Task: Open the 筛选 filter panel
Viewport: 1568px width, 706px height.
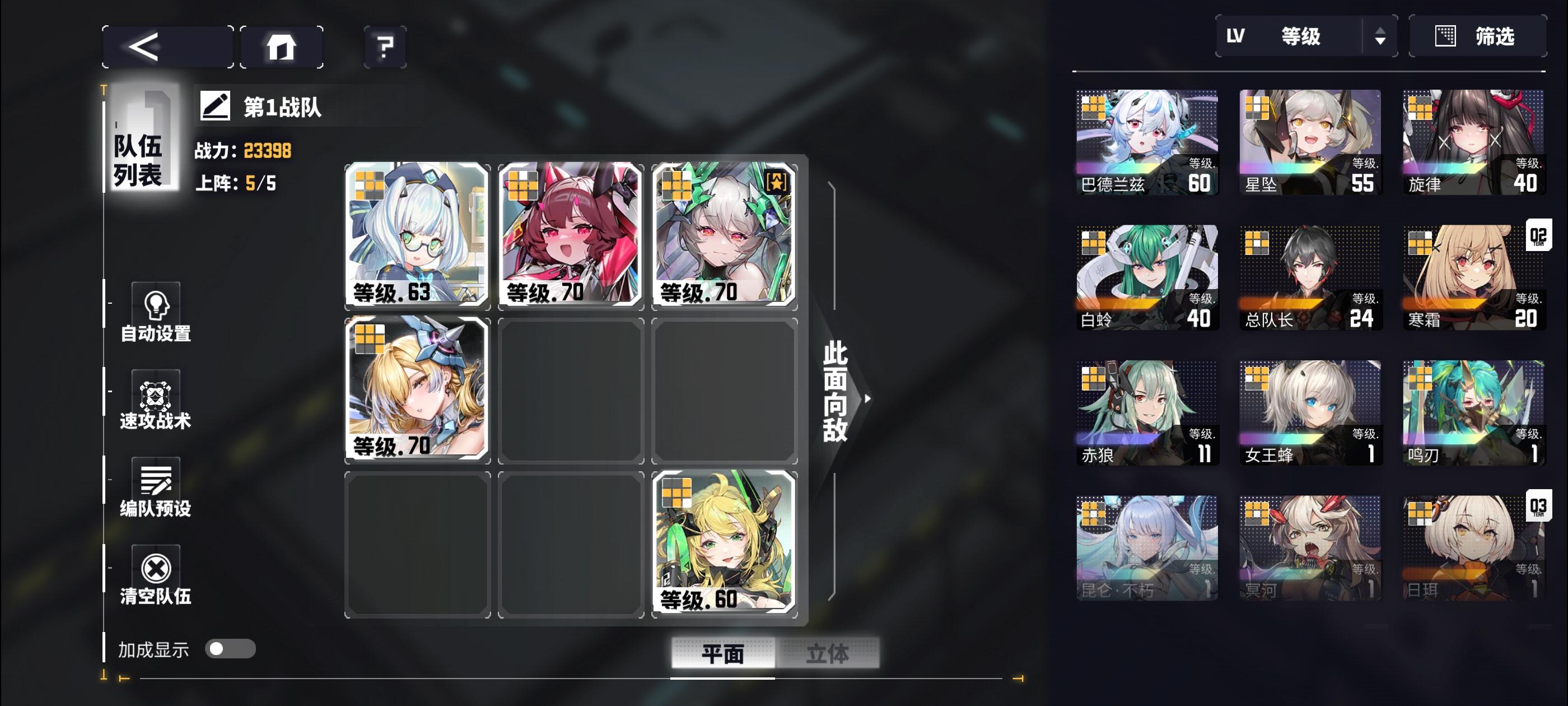Action: [x=1480, y=36]
